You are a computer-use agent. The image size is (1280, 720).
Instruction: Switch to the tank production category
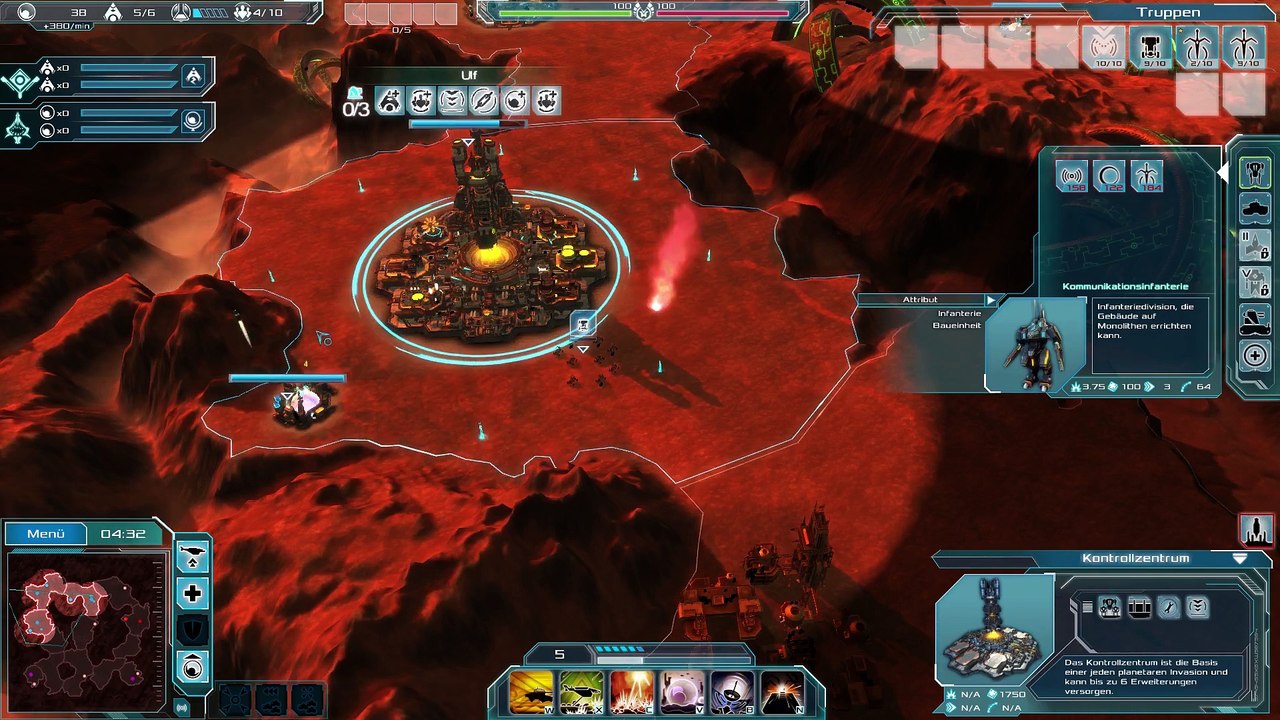(x=1255, y=208)
